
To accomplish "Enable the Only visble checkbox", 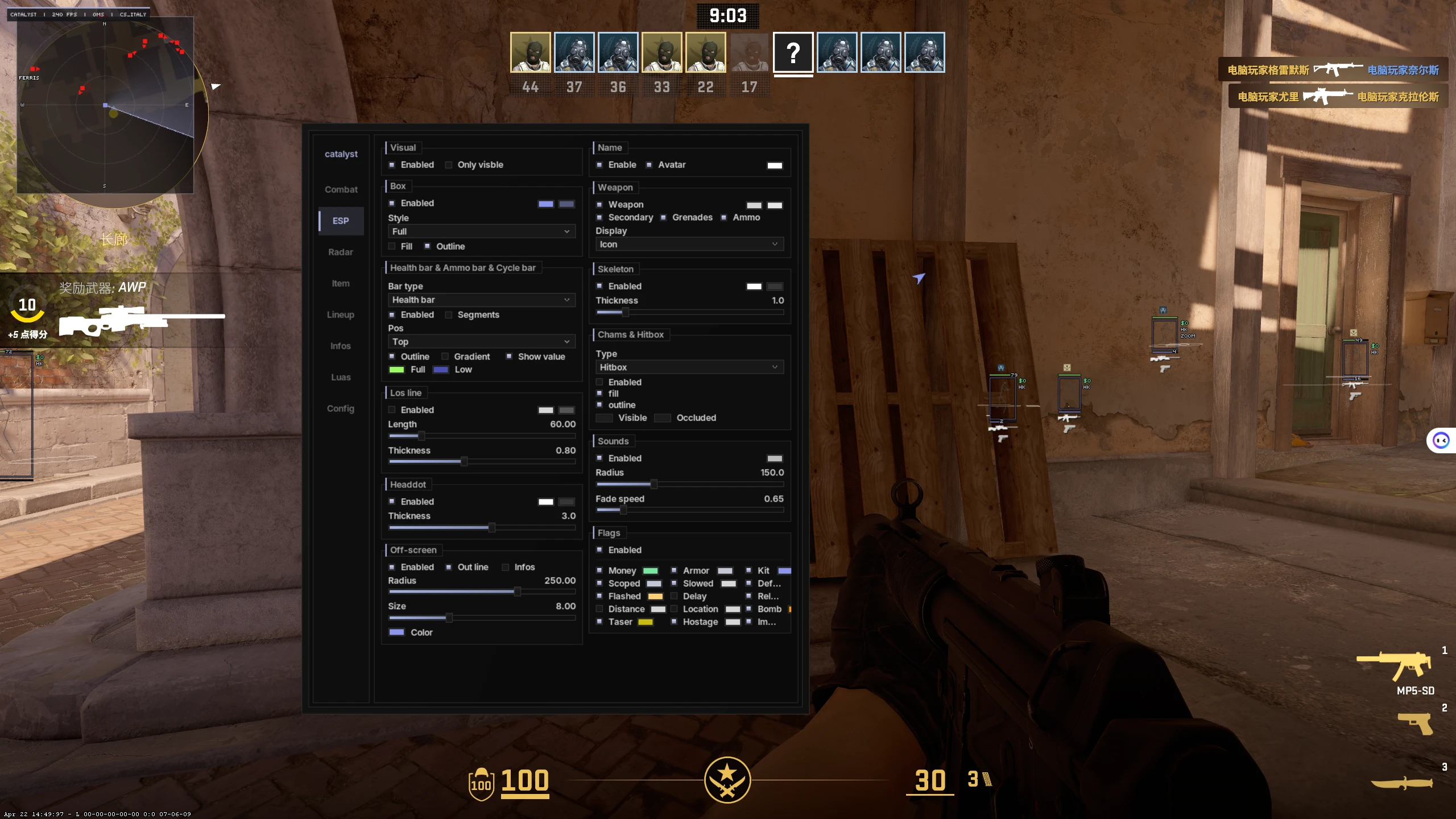I will pos(449,164).
